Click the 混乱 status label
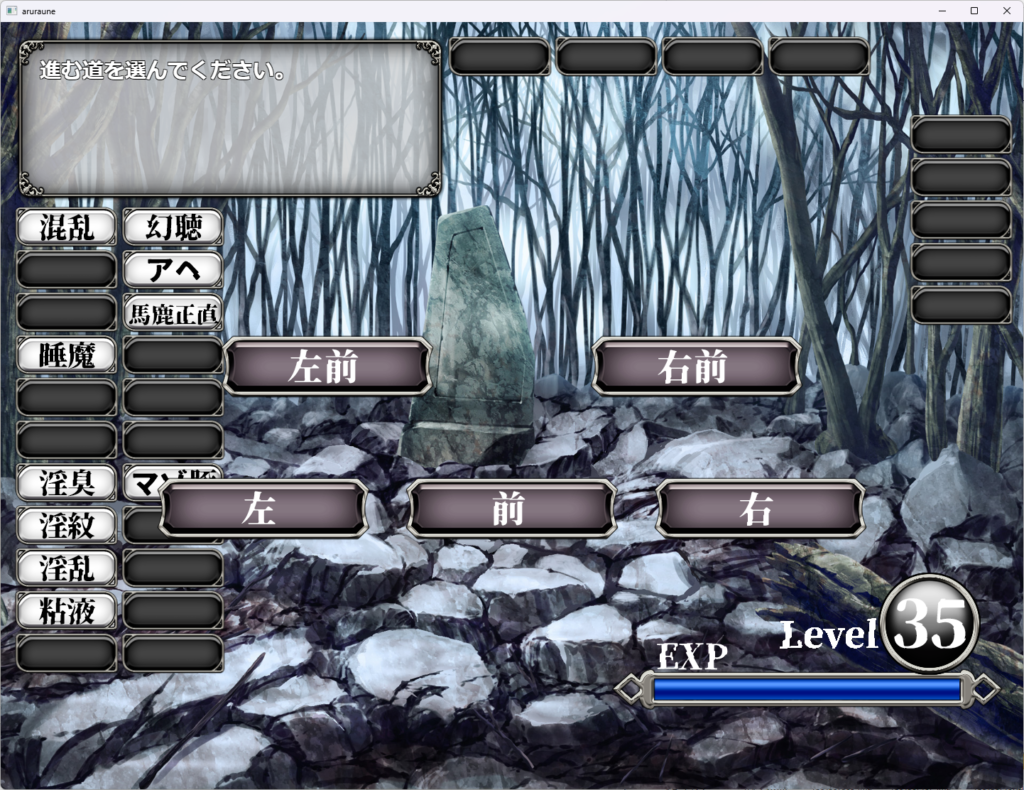Viewport: 1024px width, 790px height. pyautogui.click(x=67, y=227)
